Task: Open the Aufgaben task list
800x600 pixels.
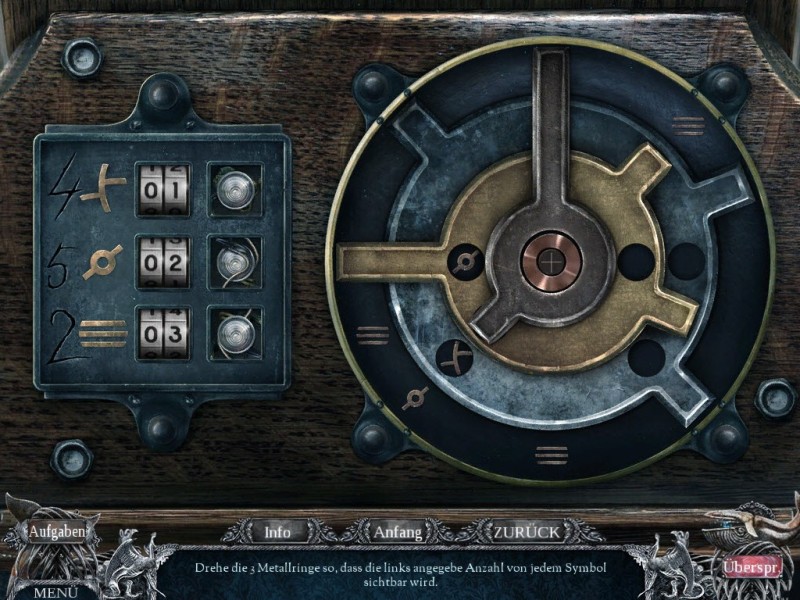Action: (x=58, y=531)
